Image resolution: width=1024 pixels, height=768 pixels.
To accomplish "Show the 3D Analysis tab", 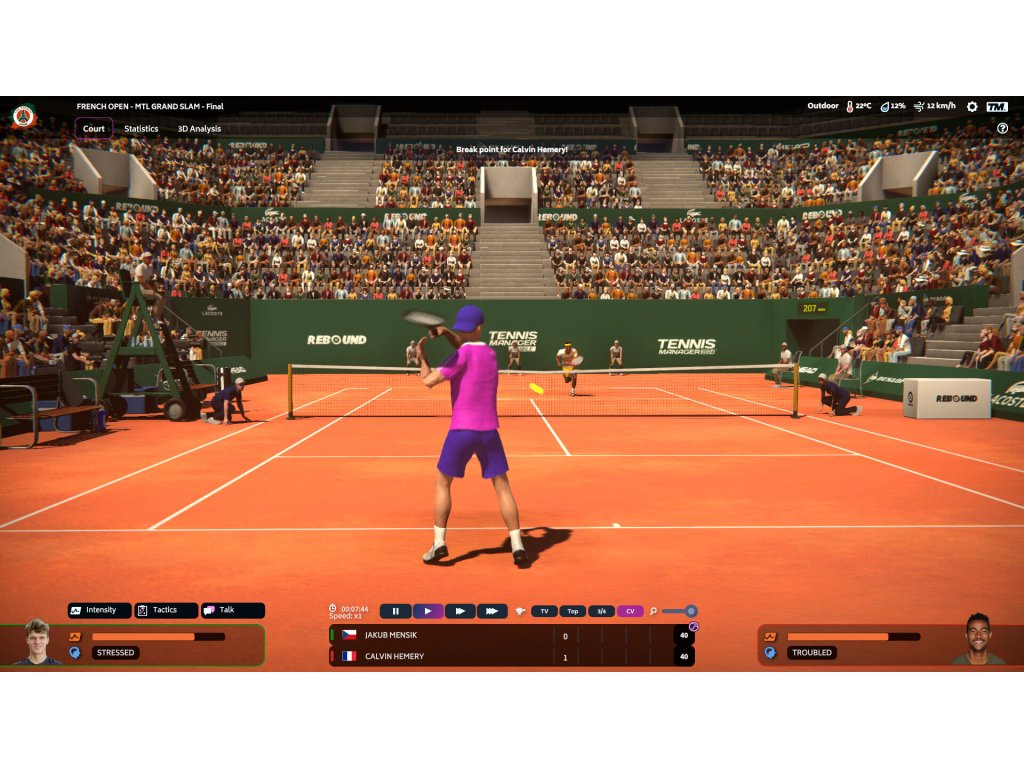I will 199,128.
